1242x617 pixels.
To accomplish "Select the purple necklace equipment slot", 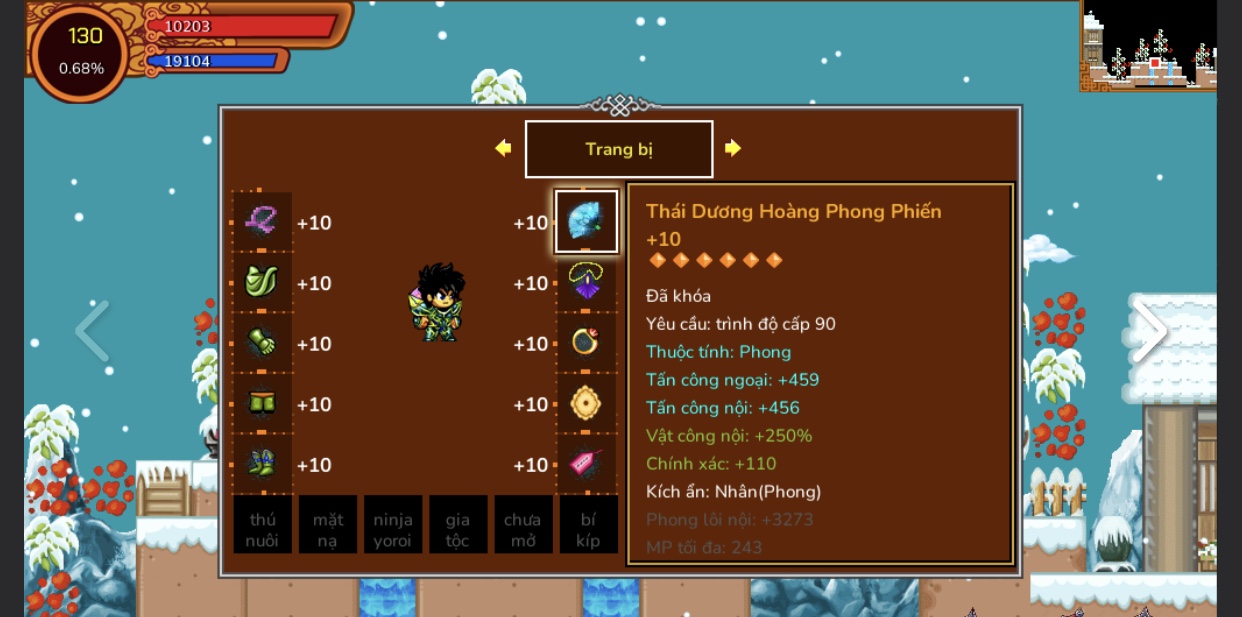I will pyautogui.click(x=586, y=282).
